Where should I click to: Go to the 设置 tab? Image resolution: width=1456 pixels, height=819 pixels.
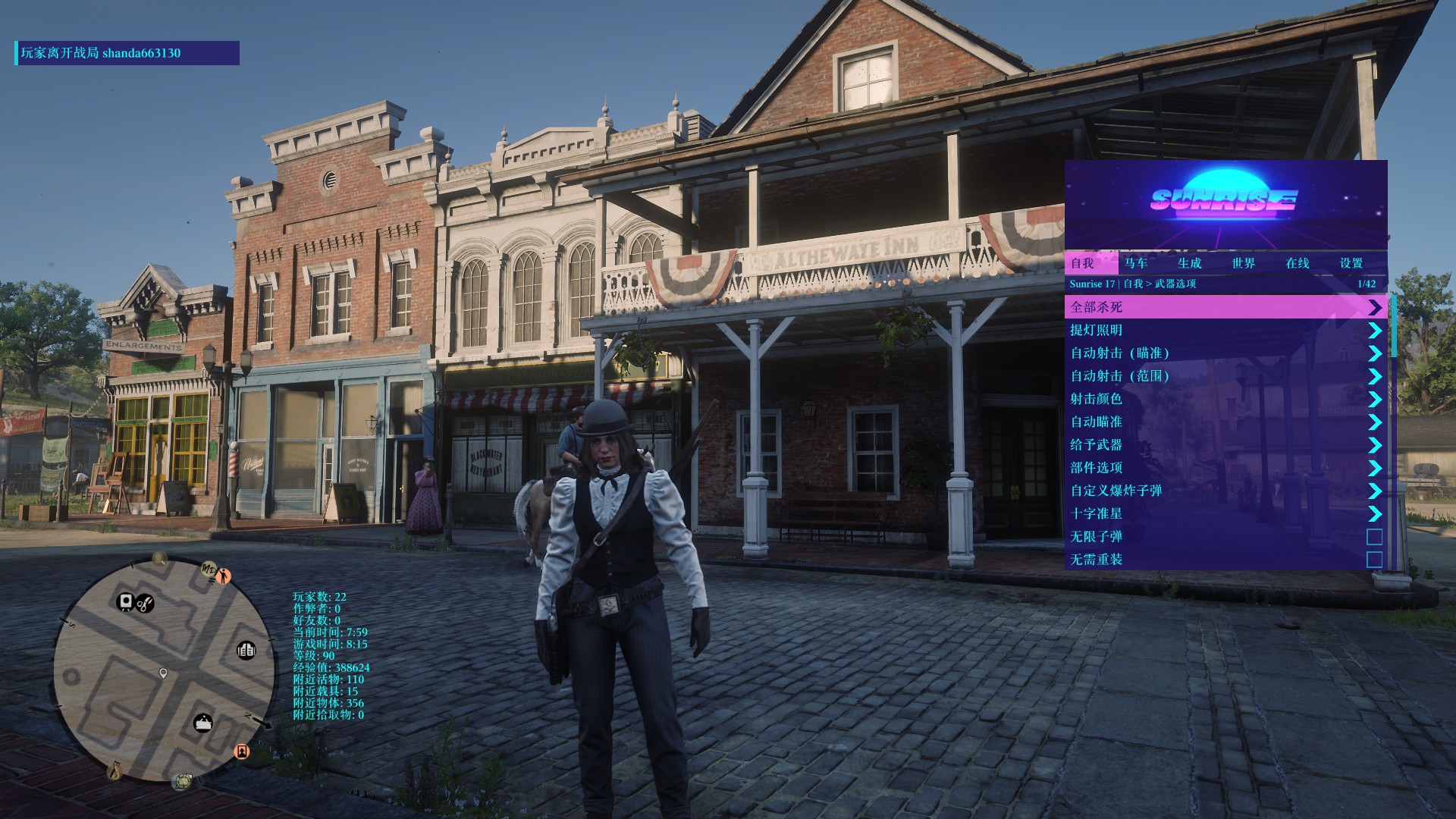pos(1351,263)
